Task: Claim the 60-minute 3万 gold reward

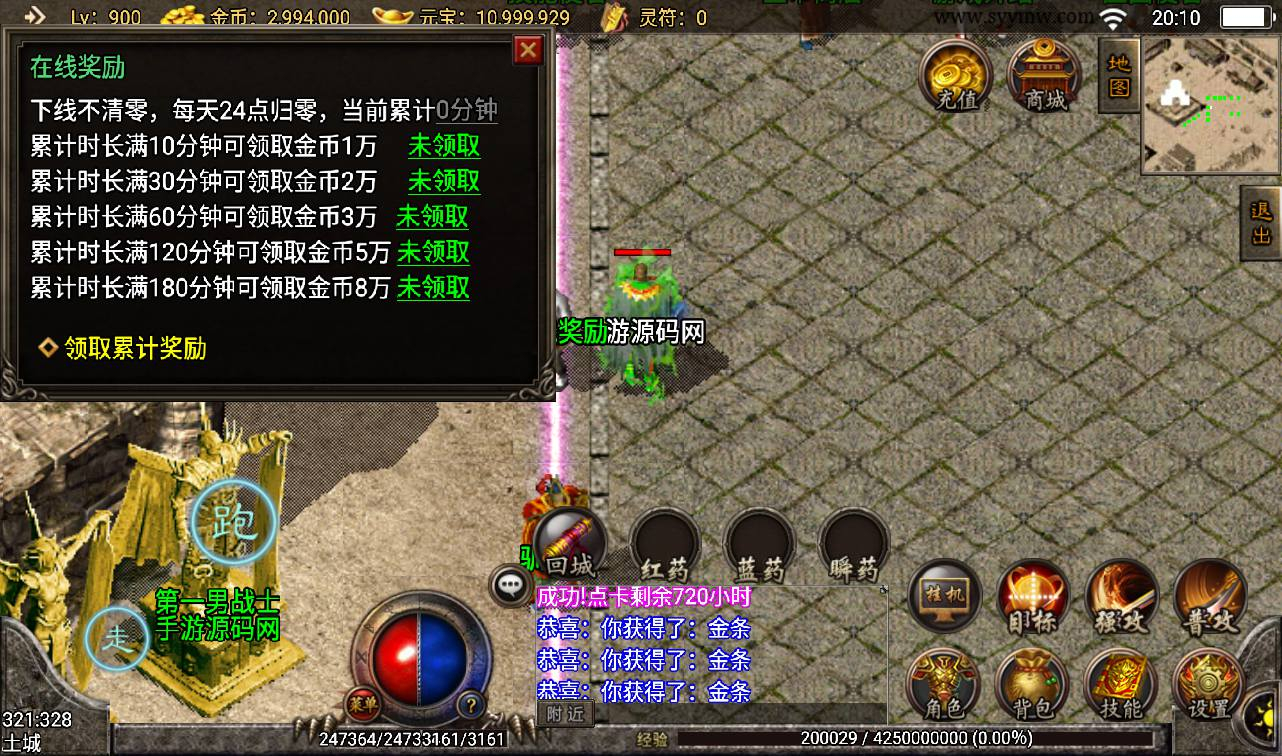Action: click(432, 217)
